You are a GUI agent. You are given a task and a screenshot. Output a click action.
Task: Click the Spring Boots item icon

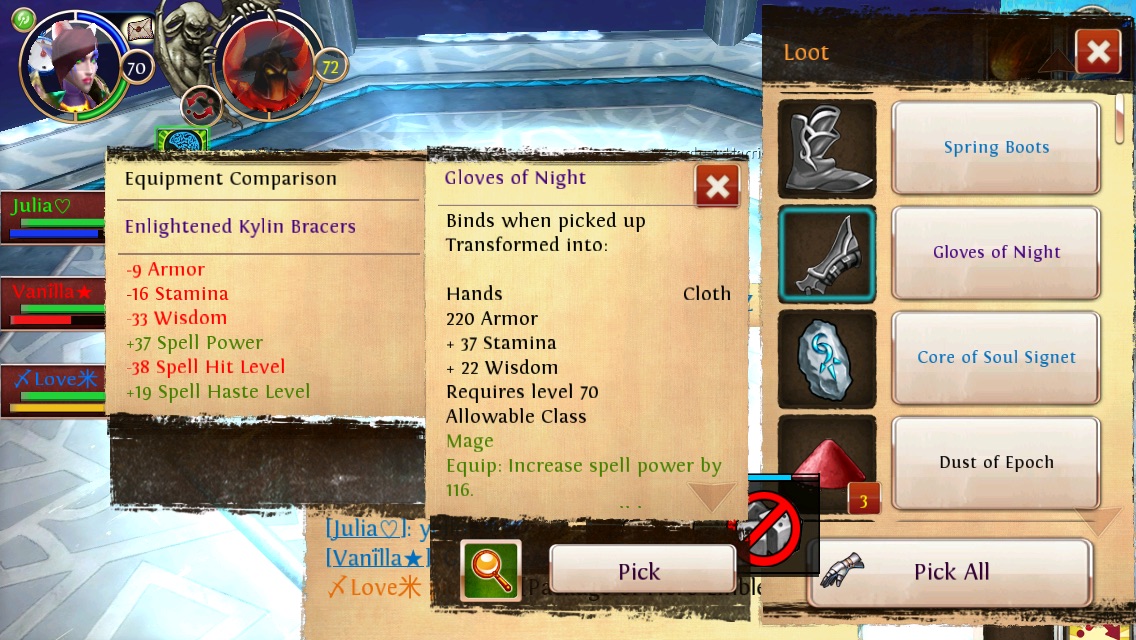(x=827, y=149)
